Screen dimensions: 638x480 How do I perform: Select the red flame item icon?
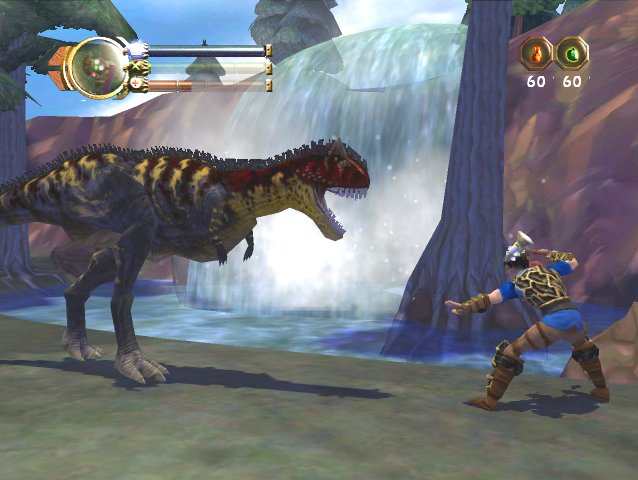coord(537,53)
